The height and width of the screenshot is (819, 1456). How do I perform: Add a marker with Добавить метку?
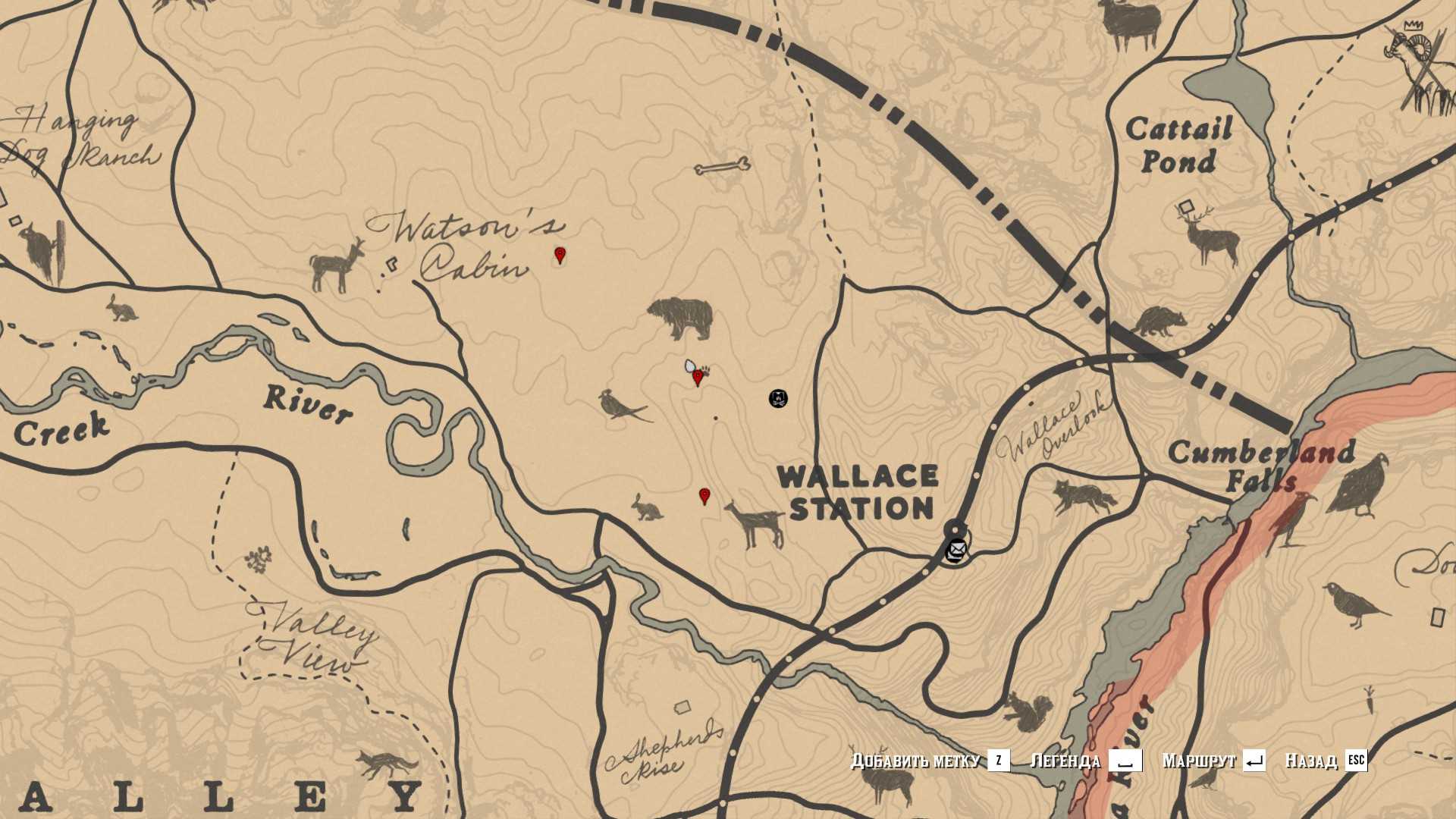click(x=930, y=760)
